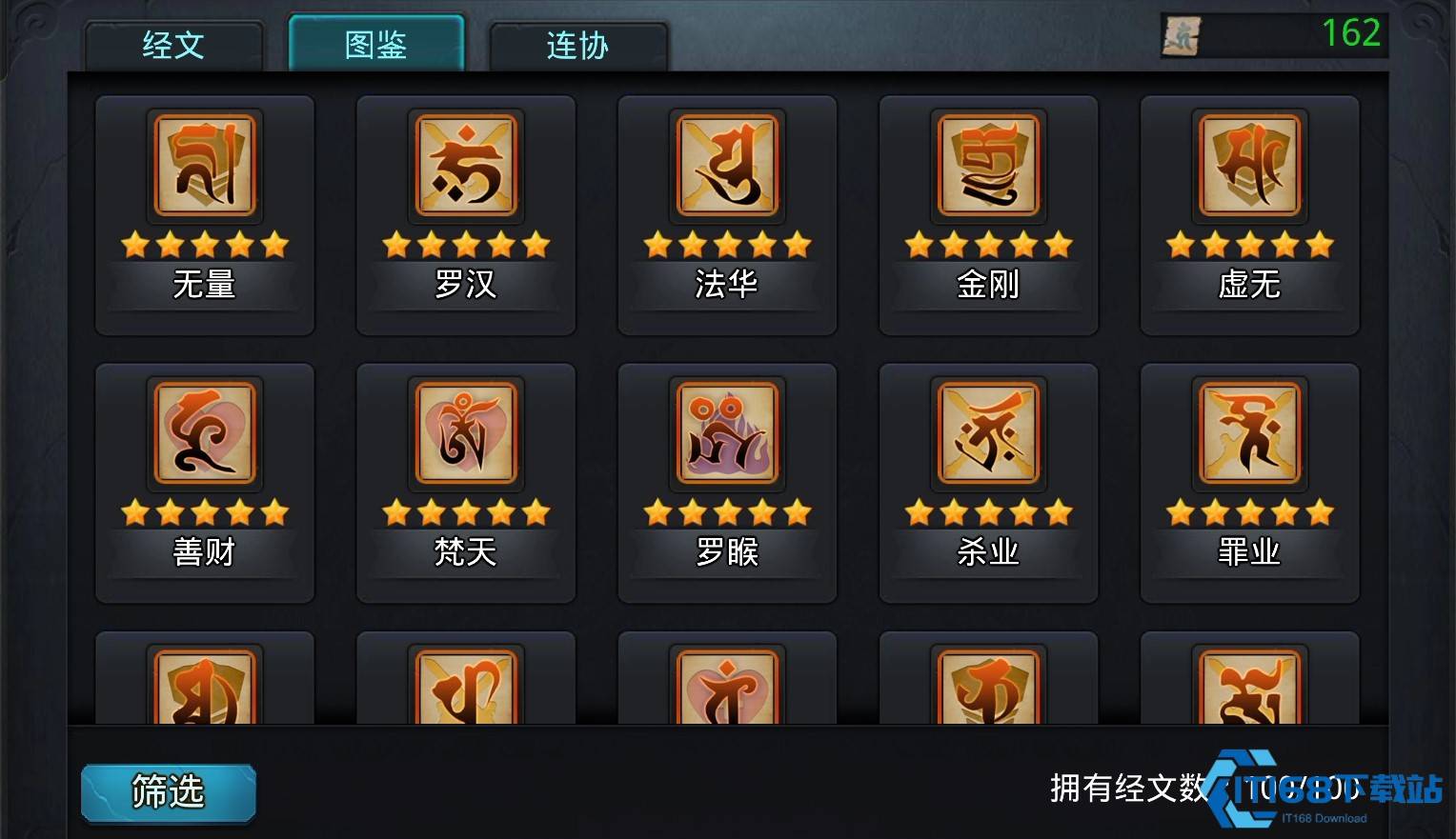The height and width of the screenshot is (839, 1456).
Task: Click the star rating under 梵天
Action: pyautogui.click(x=465, y=512)
